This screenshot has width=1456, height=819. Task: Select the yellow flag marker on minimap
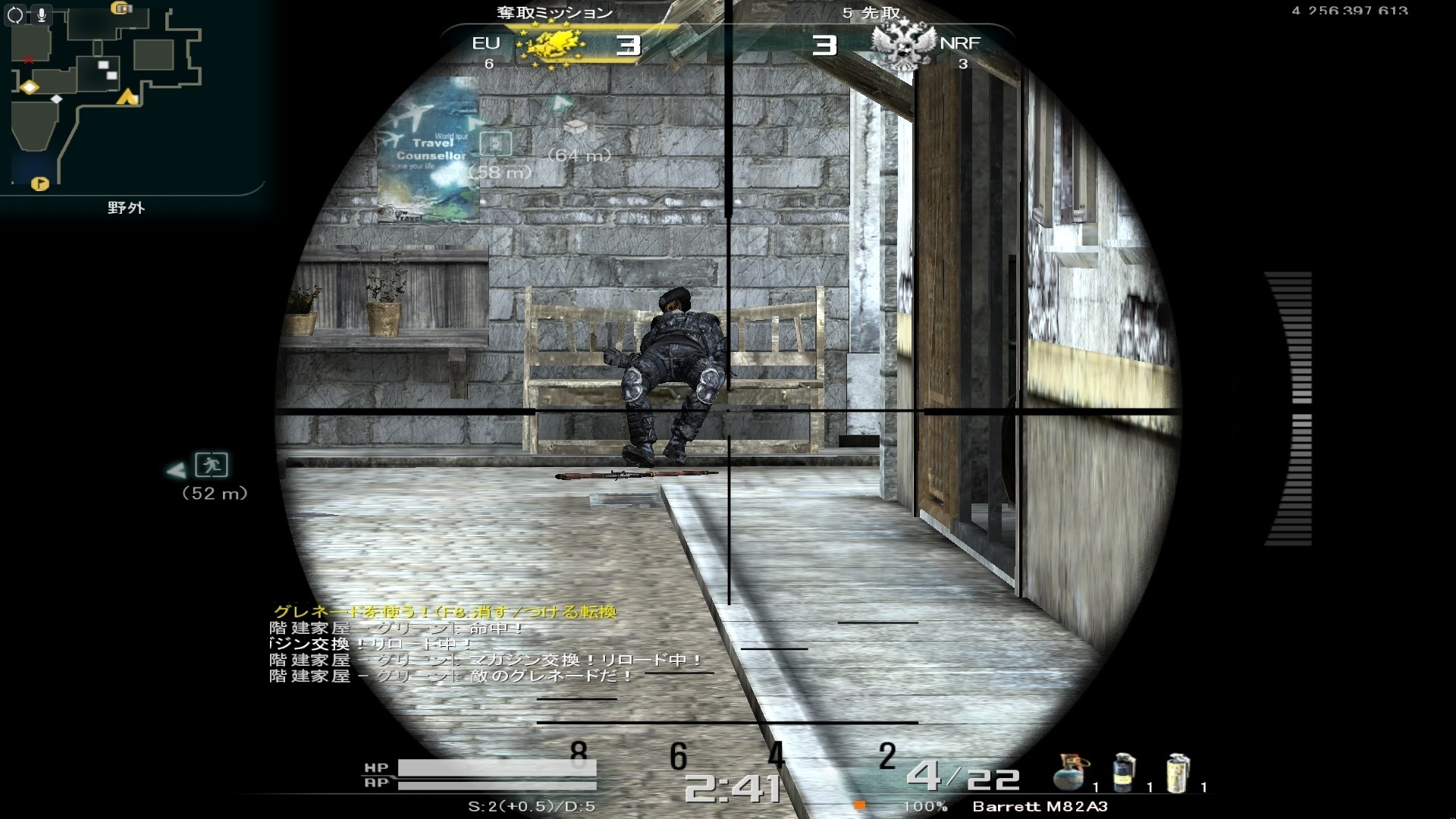[x=39, y=184]
